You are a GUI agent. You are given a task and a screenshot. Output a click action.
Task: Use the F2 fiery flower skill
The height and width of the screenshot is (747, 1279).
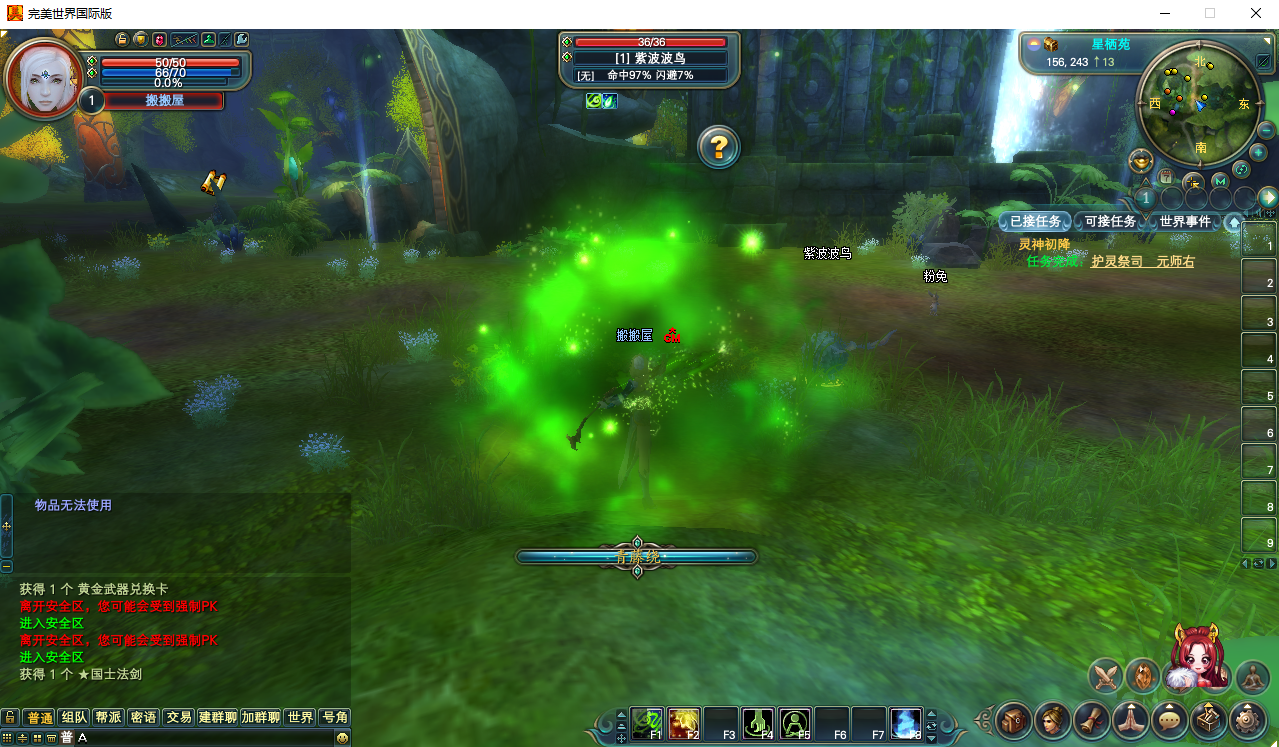[x=683, y=722]
